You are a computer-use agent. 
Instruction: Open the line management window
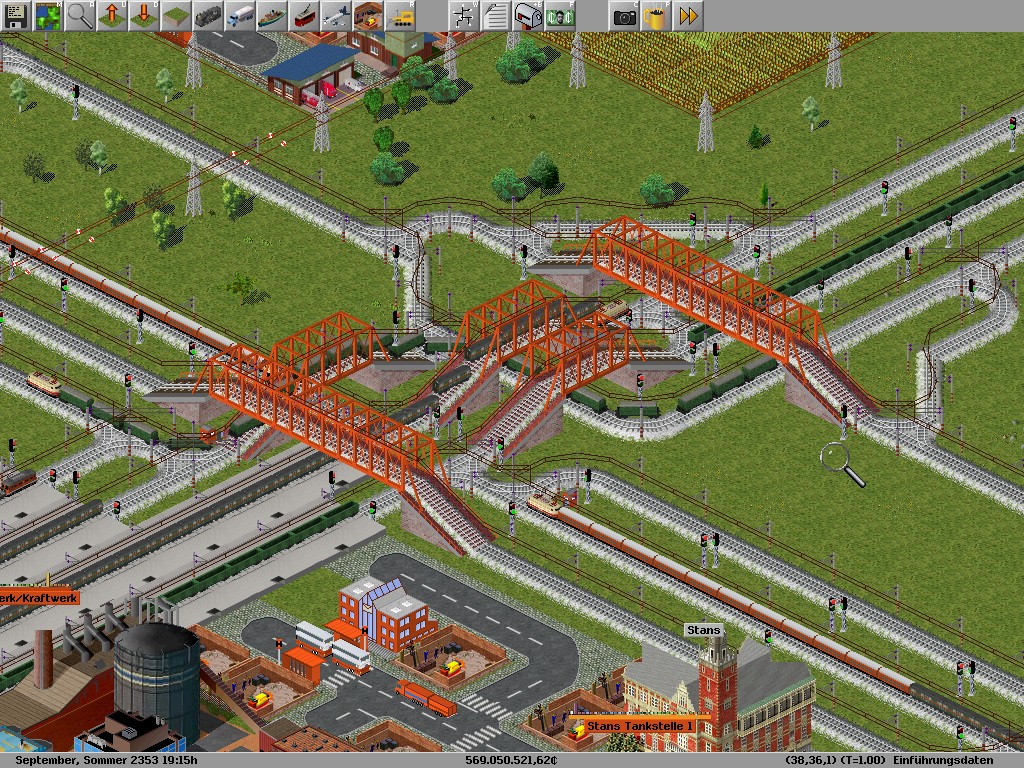(464, 16)
